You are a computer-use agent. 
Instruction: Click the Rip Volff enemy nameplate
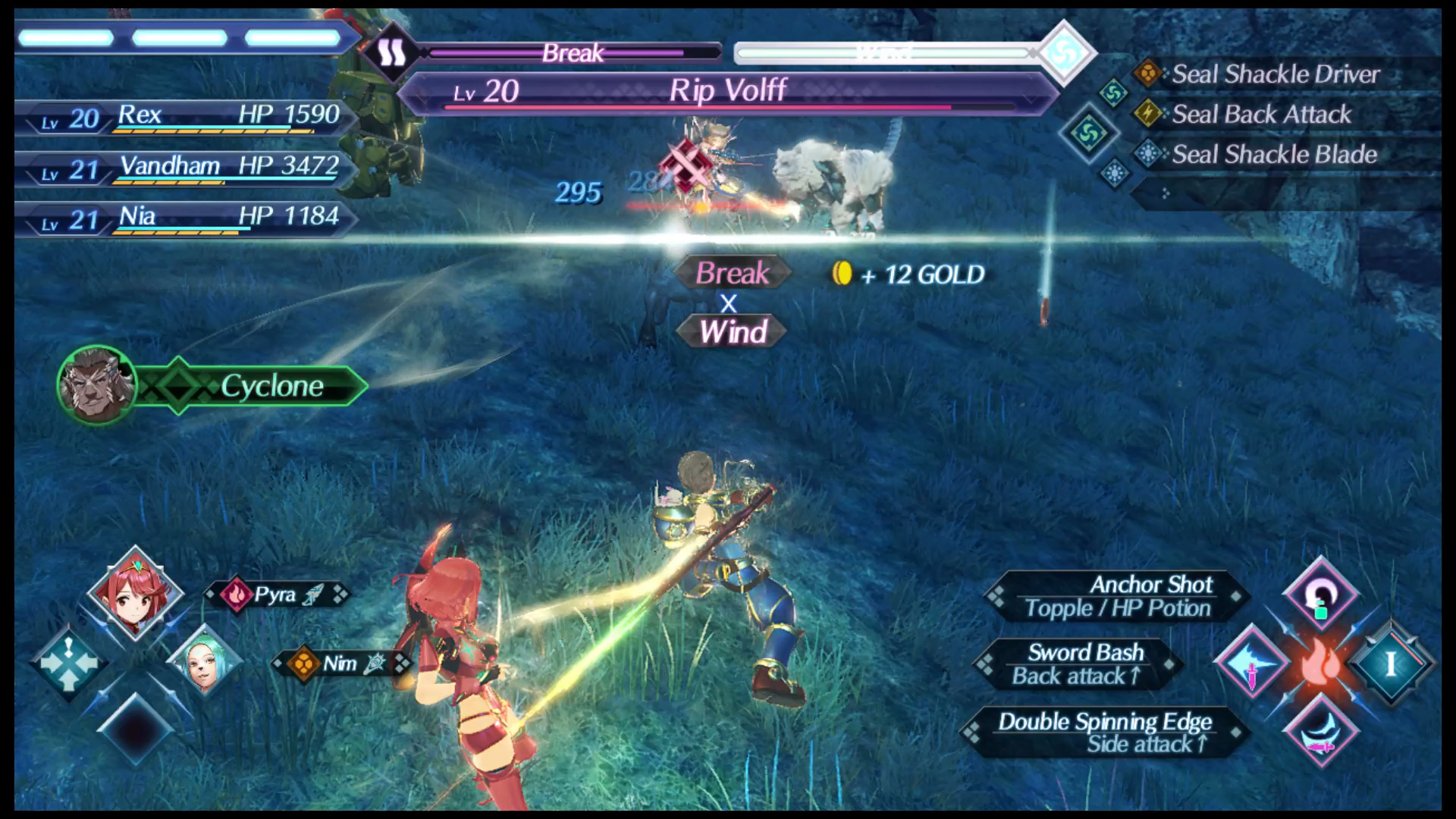(x=726, y=91)
